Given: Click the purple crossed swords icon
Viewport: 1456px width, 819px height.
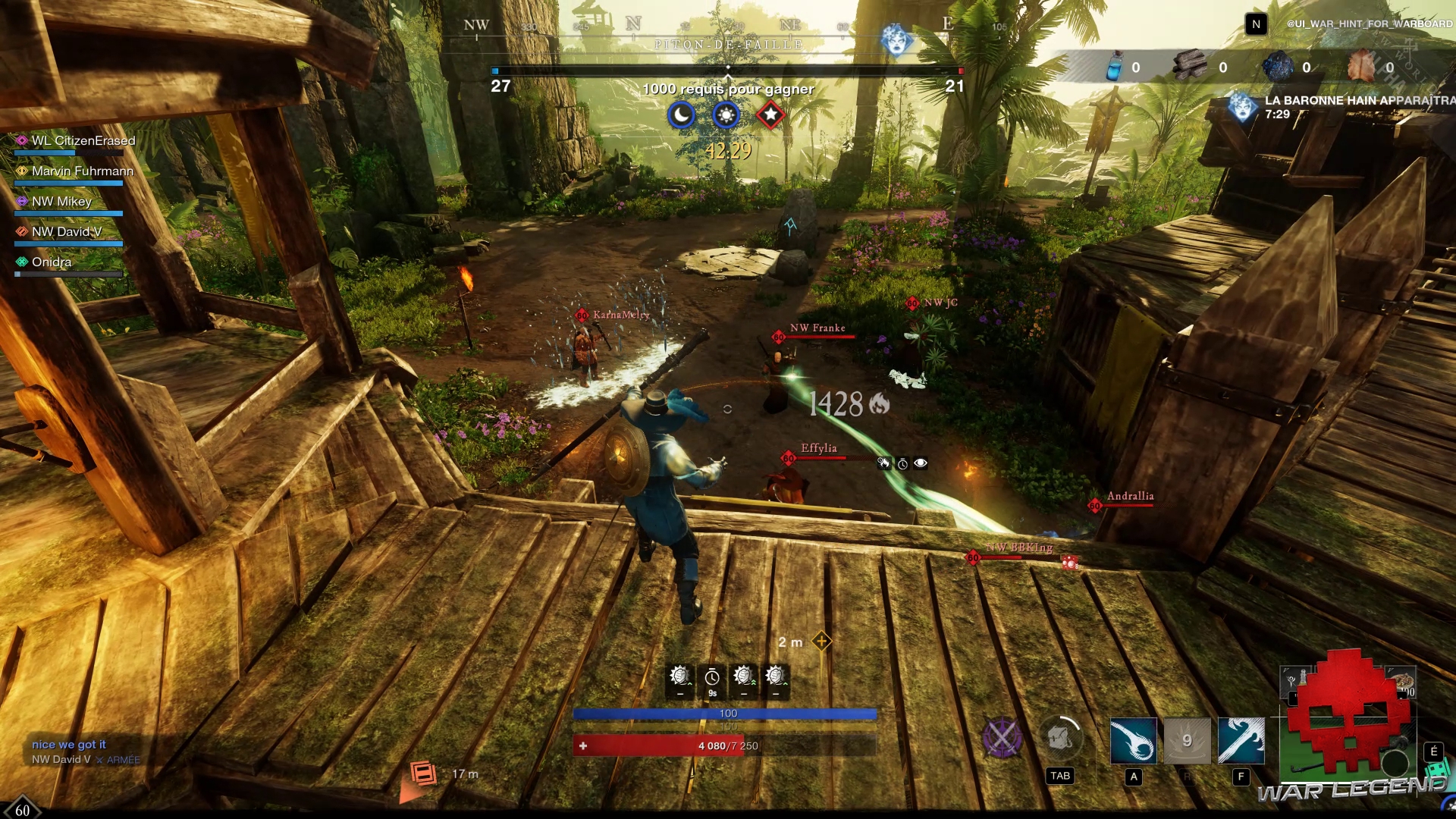Looking at the screenshot, I should (x=1002, y=737).
